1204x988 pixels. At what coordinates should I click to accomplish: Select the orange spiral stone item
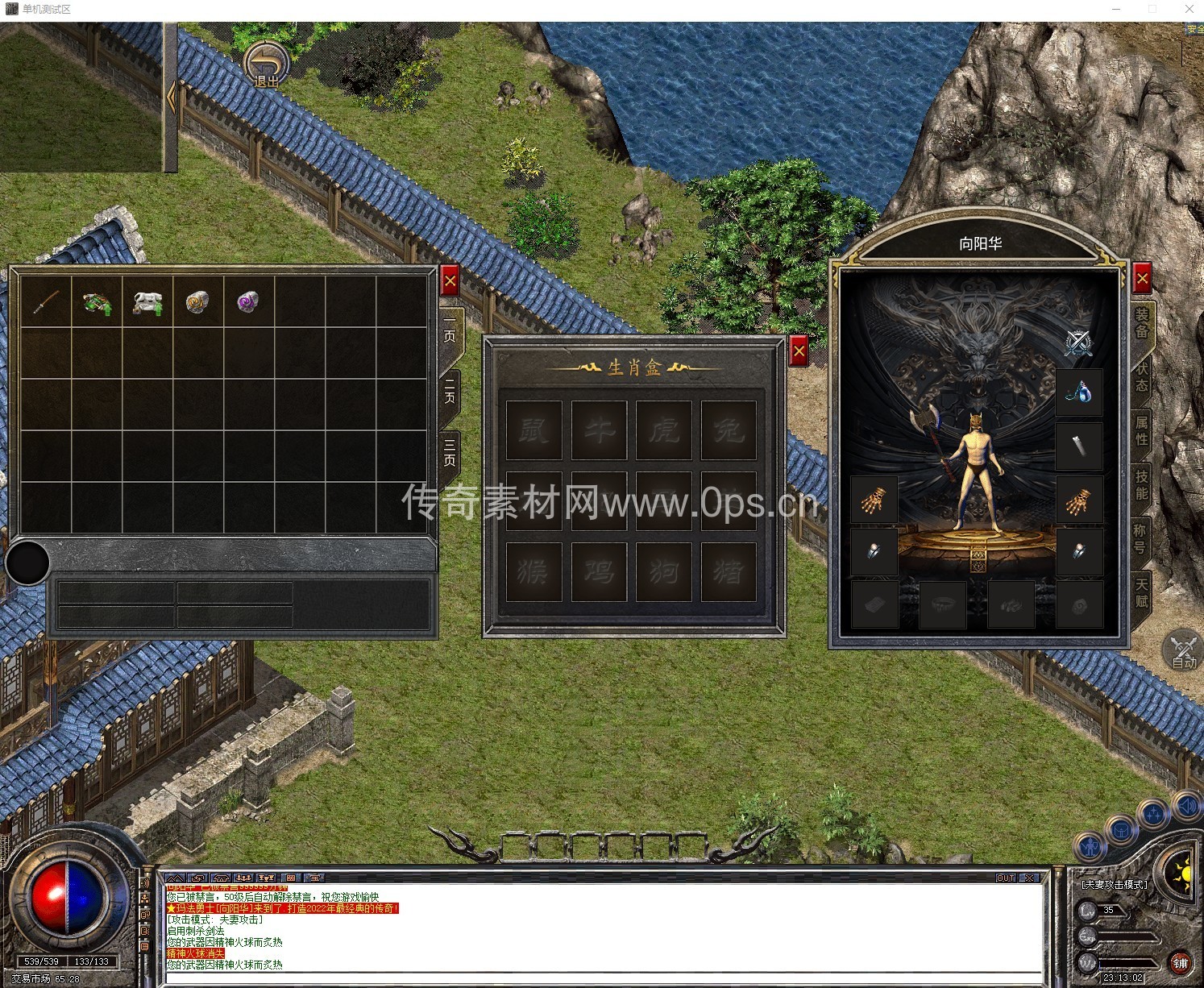point(197,302)
